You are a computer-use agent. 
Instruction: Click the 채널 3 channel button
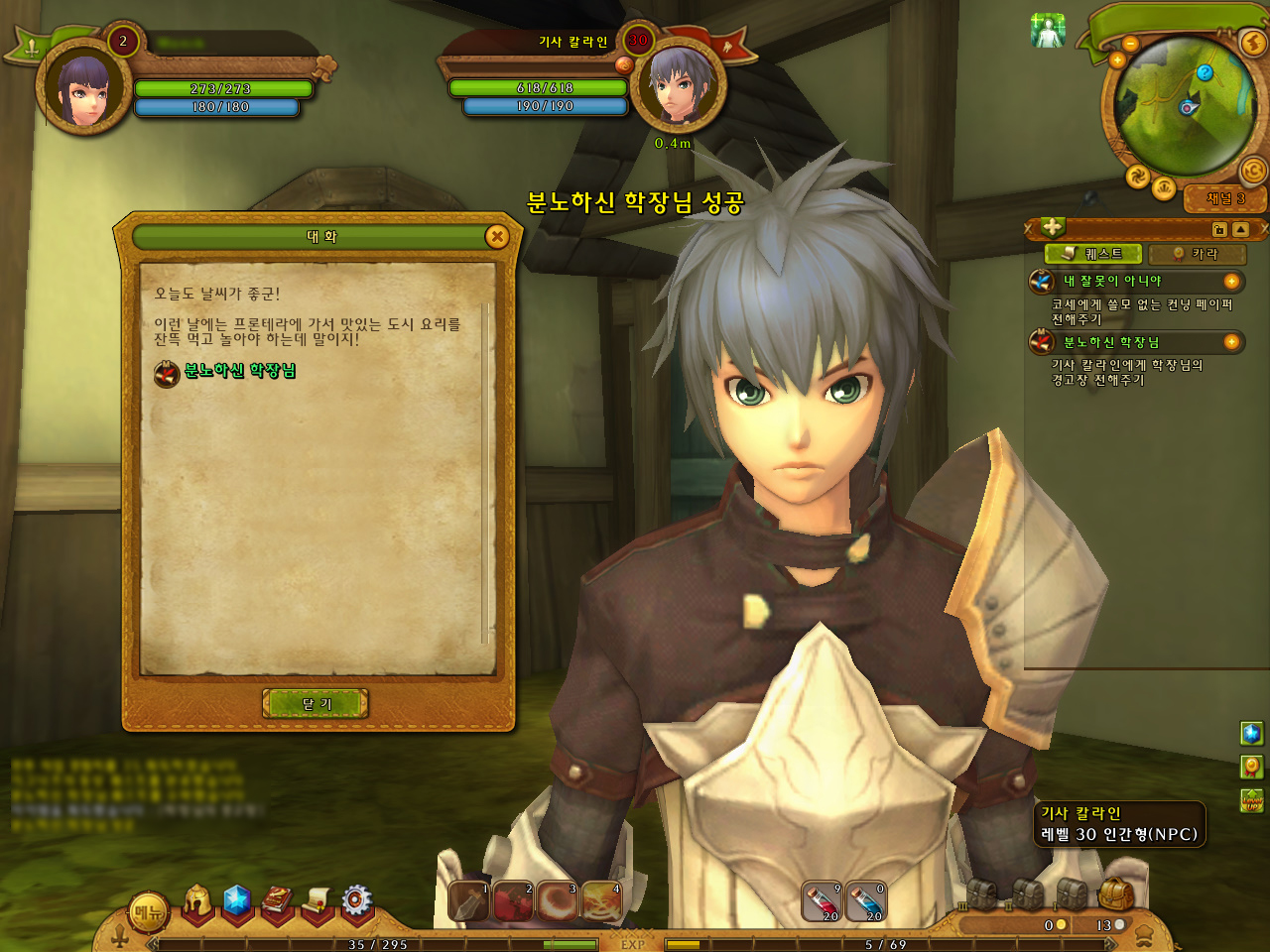[1225, 198]
